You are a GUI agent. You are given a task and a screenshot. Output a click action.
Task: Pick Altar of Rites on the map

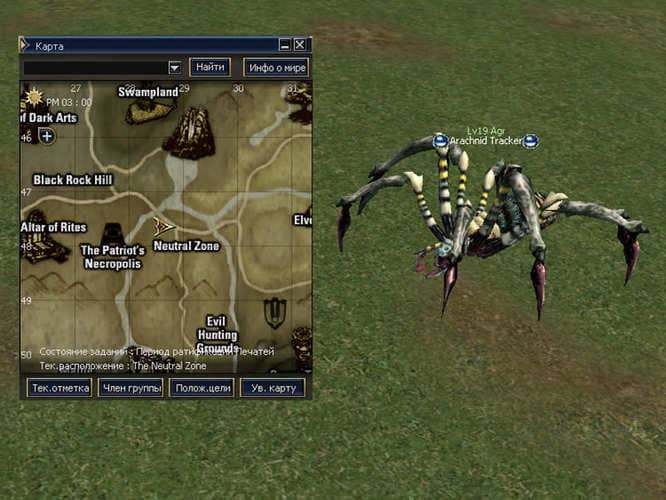pyautogui.click(x=54, y=227)
